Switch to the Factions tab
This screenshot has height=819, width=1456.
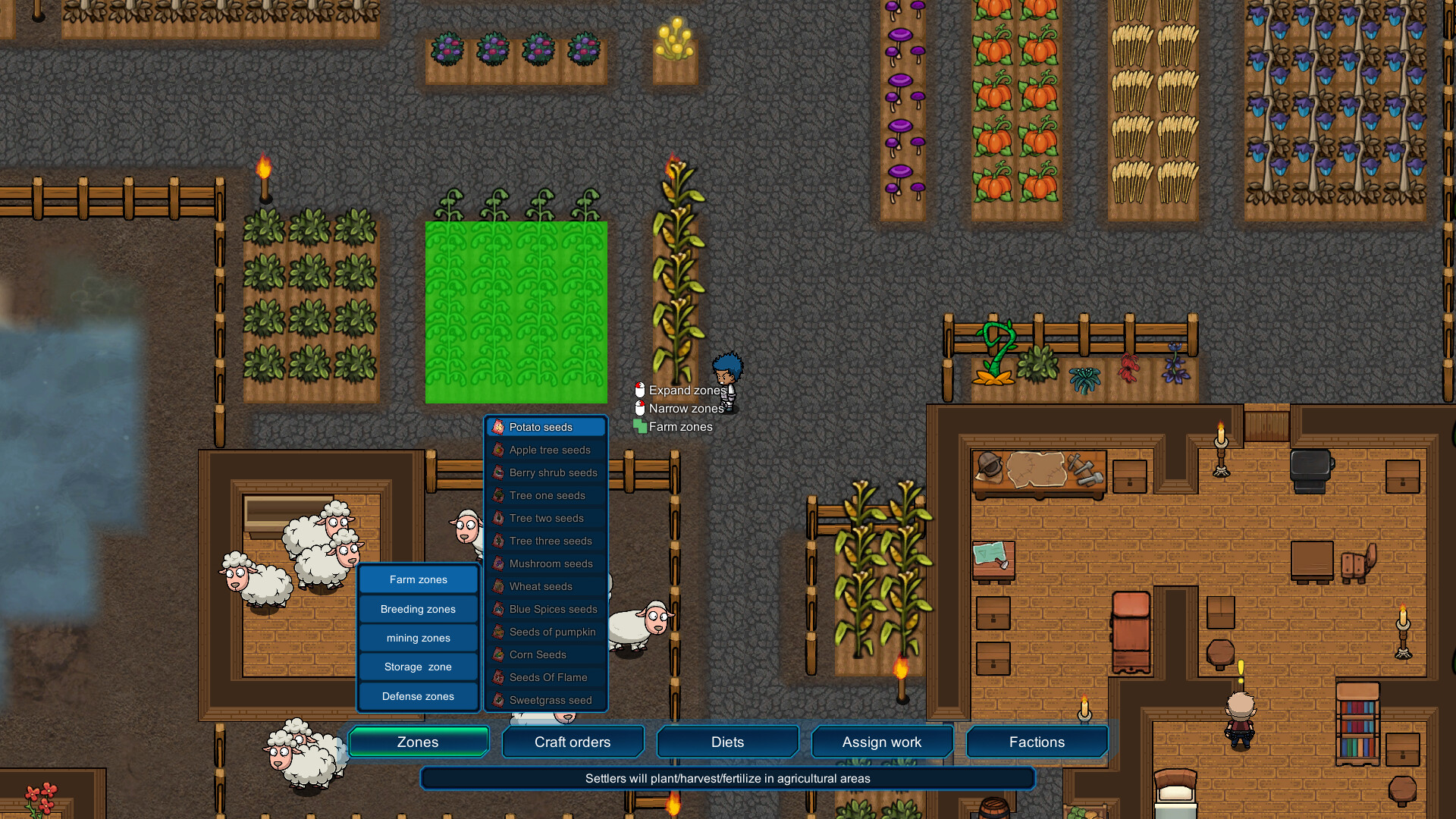click(x=1037, y=742)
